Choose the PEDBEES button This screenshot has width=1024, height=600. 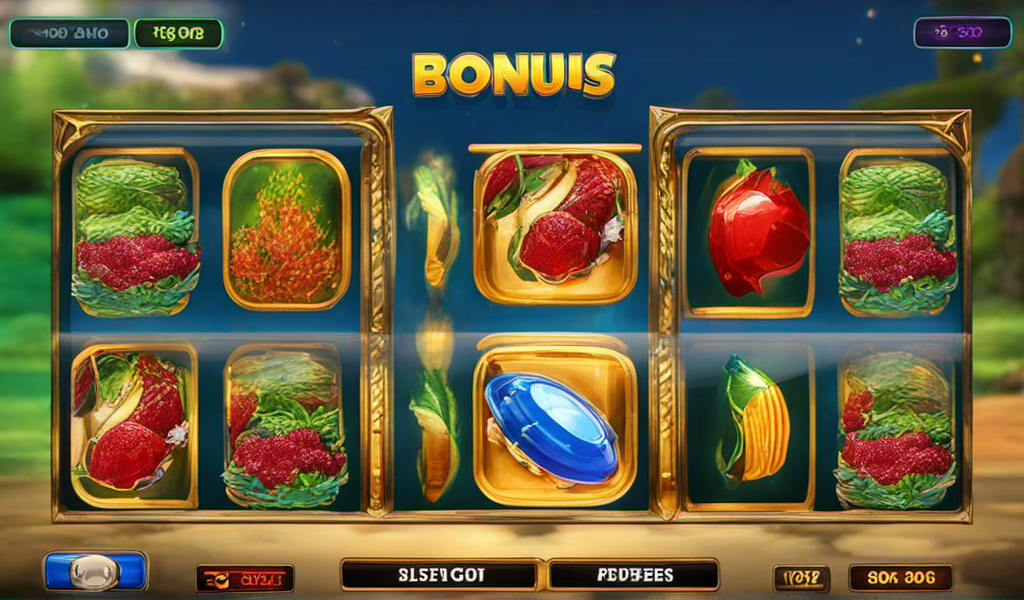(x=634, y=575)
